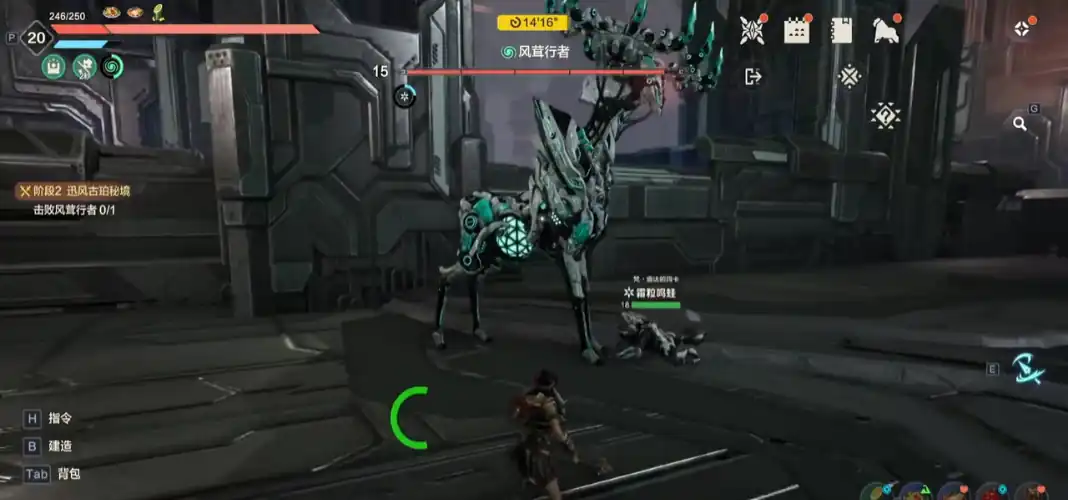The height and width of the screenshot is (500, 1068).
Task: Select the green swirl wind buff icon
Action: pyautogui.click(x=113, y=66)
